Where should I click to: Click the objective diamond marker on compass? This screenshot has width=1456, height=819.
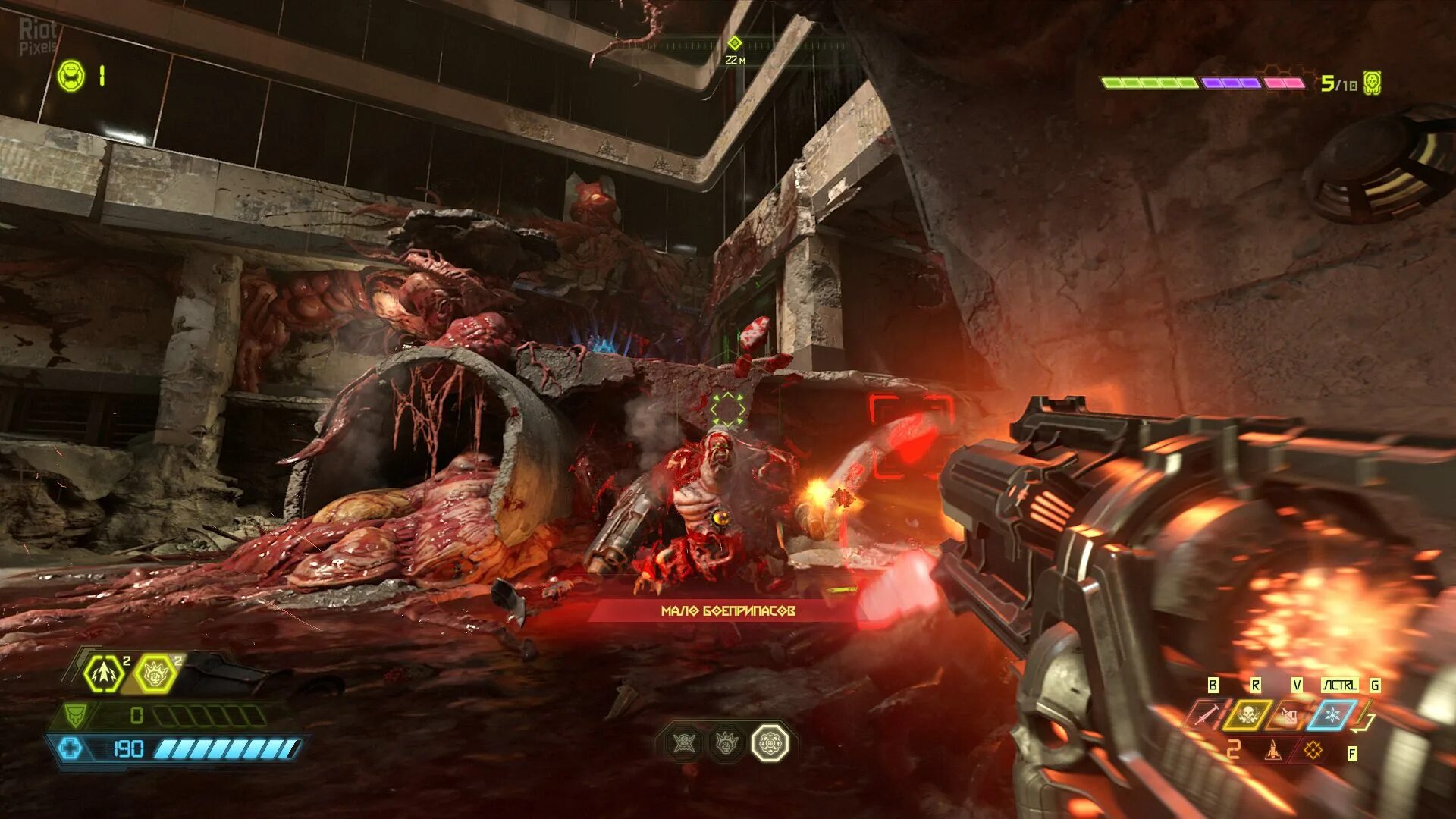point(734,43)
